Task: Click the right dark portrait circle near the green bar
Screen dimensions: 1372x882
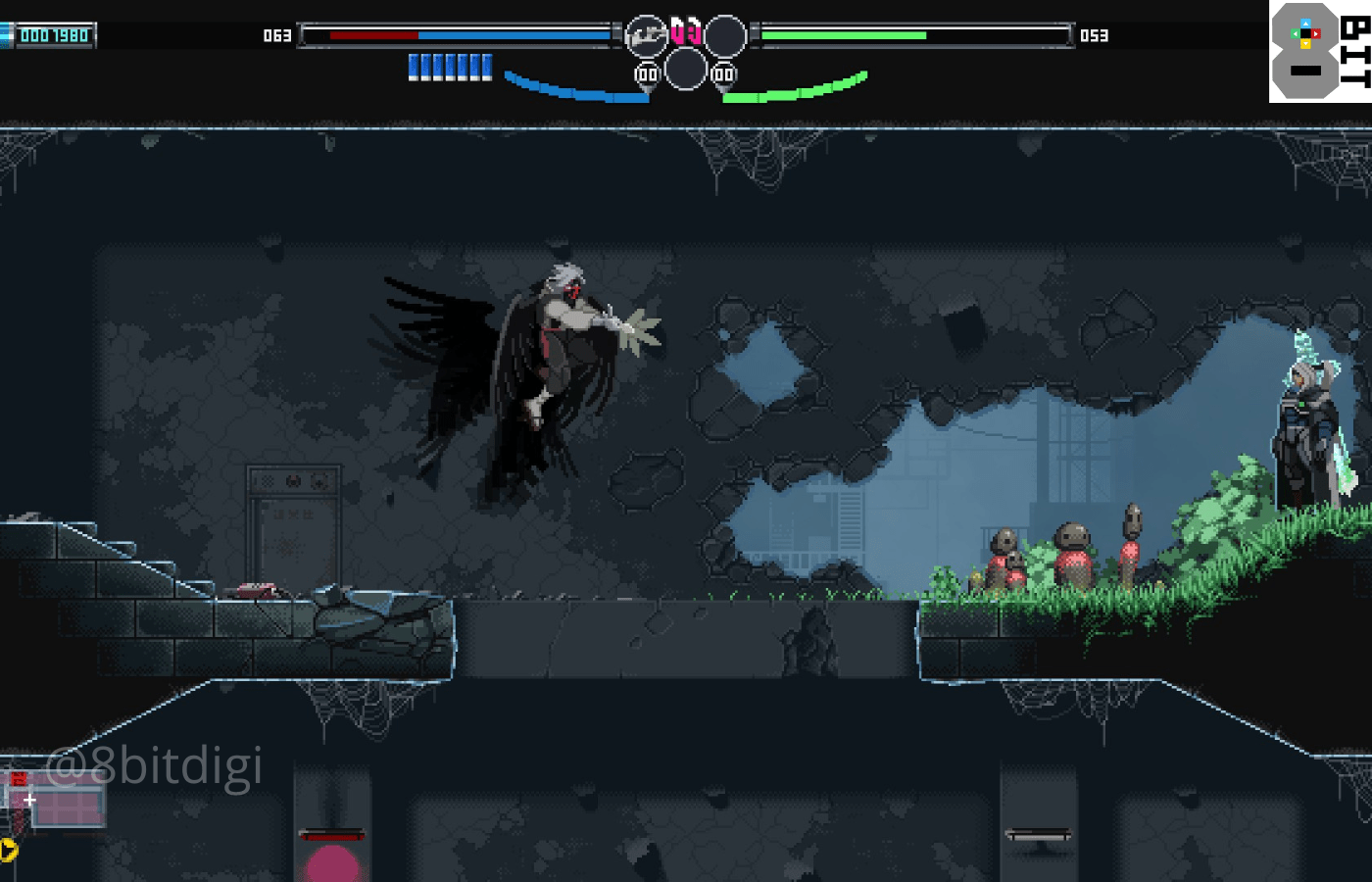Action: coord(725,33)
